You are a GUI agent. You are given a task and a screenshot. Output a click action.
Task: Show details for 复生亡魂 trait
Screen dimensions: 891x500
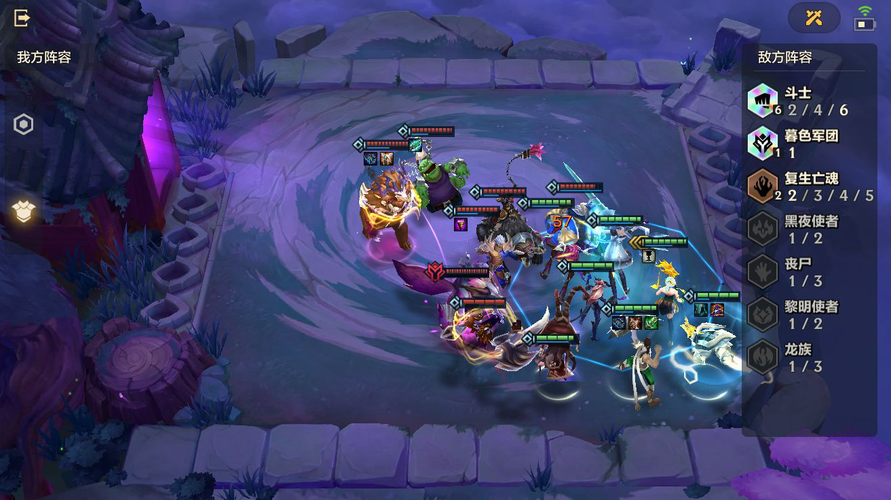(x=808, y=187)
